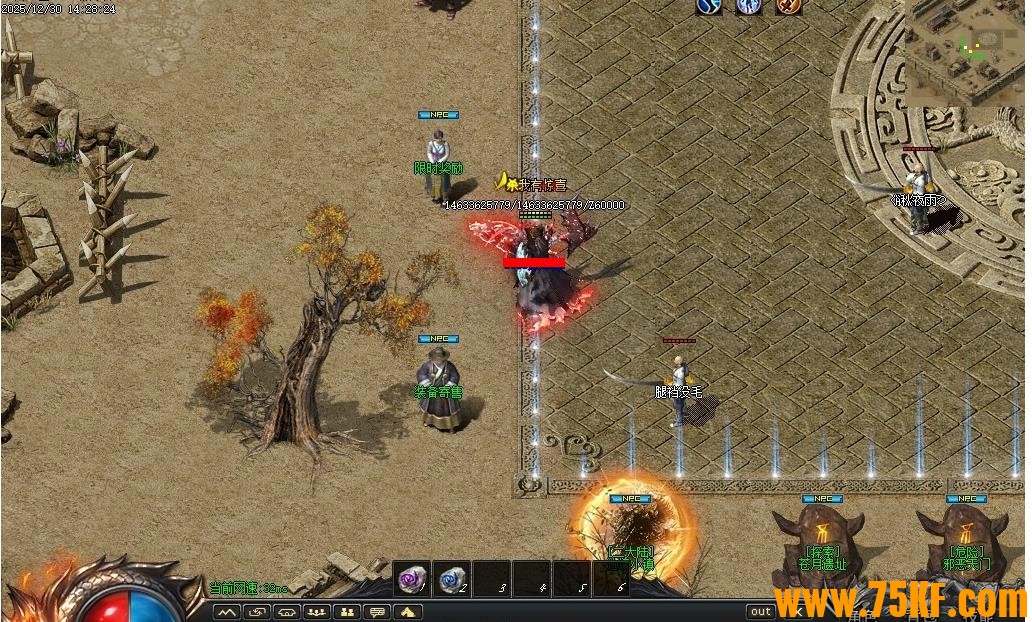Image resolution: width=1032 pixels, height=622 pixels.
Task: Open the three-person group toolbar button
Action: click(317, 611)
